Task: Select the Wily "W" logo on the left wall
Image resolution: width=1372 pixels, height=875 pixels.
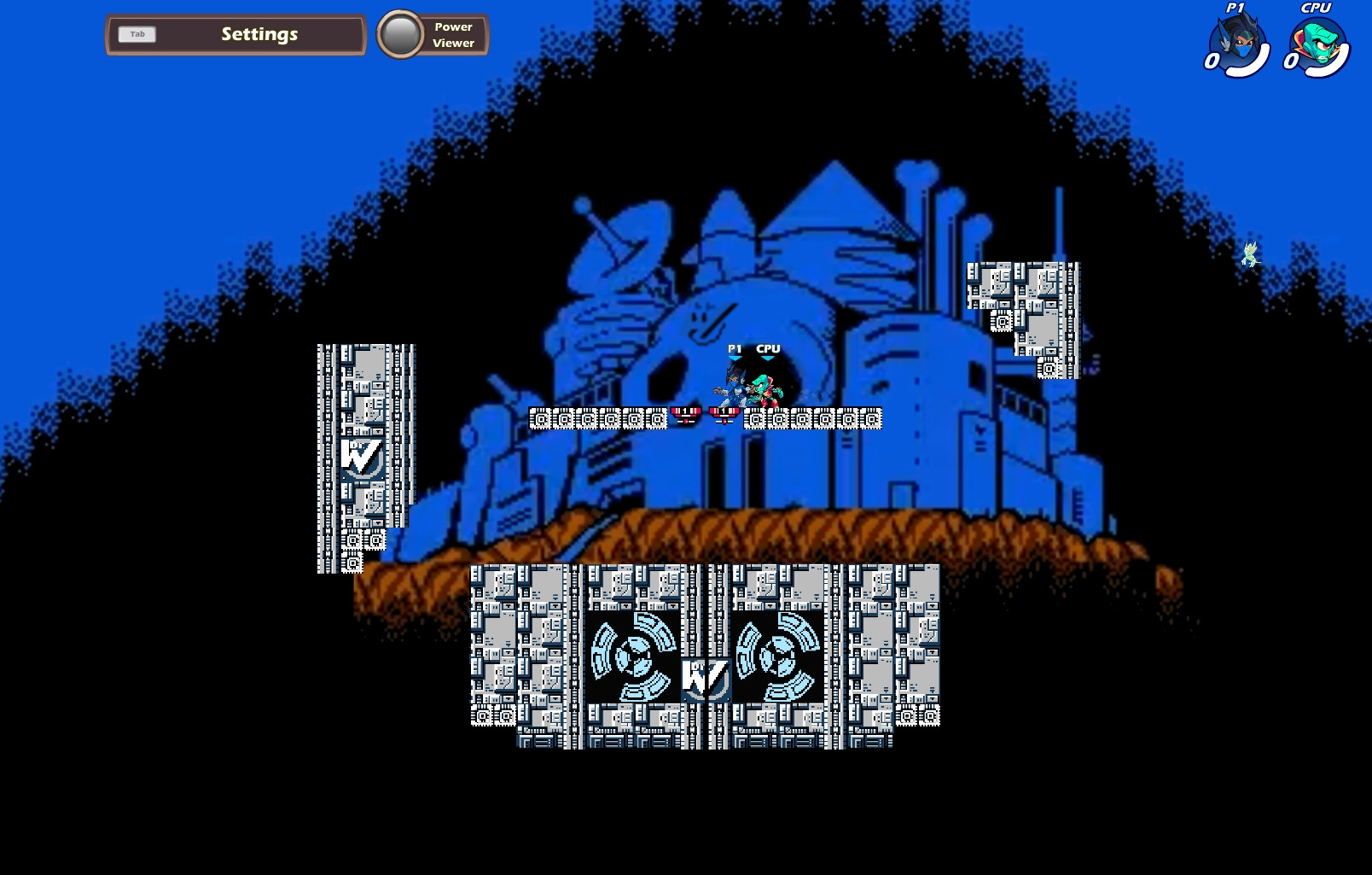Action: click(x=361, y=457)
